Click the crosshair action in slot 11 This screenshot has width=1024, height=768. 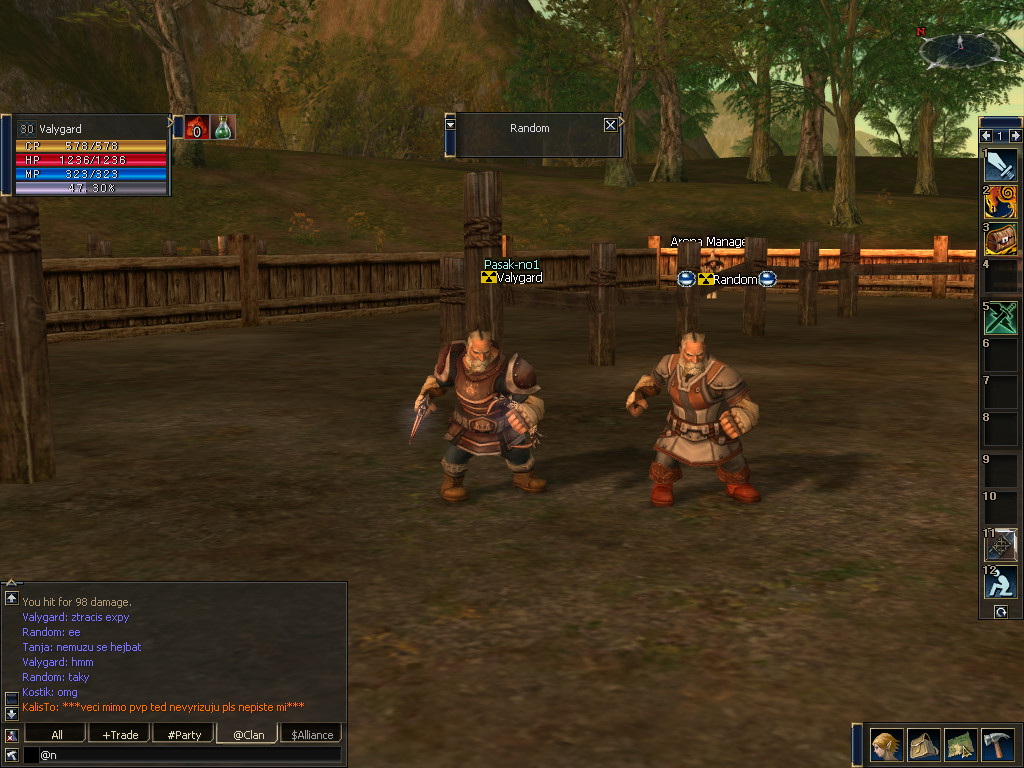(x=1000, y=545)
